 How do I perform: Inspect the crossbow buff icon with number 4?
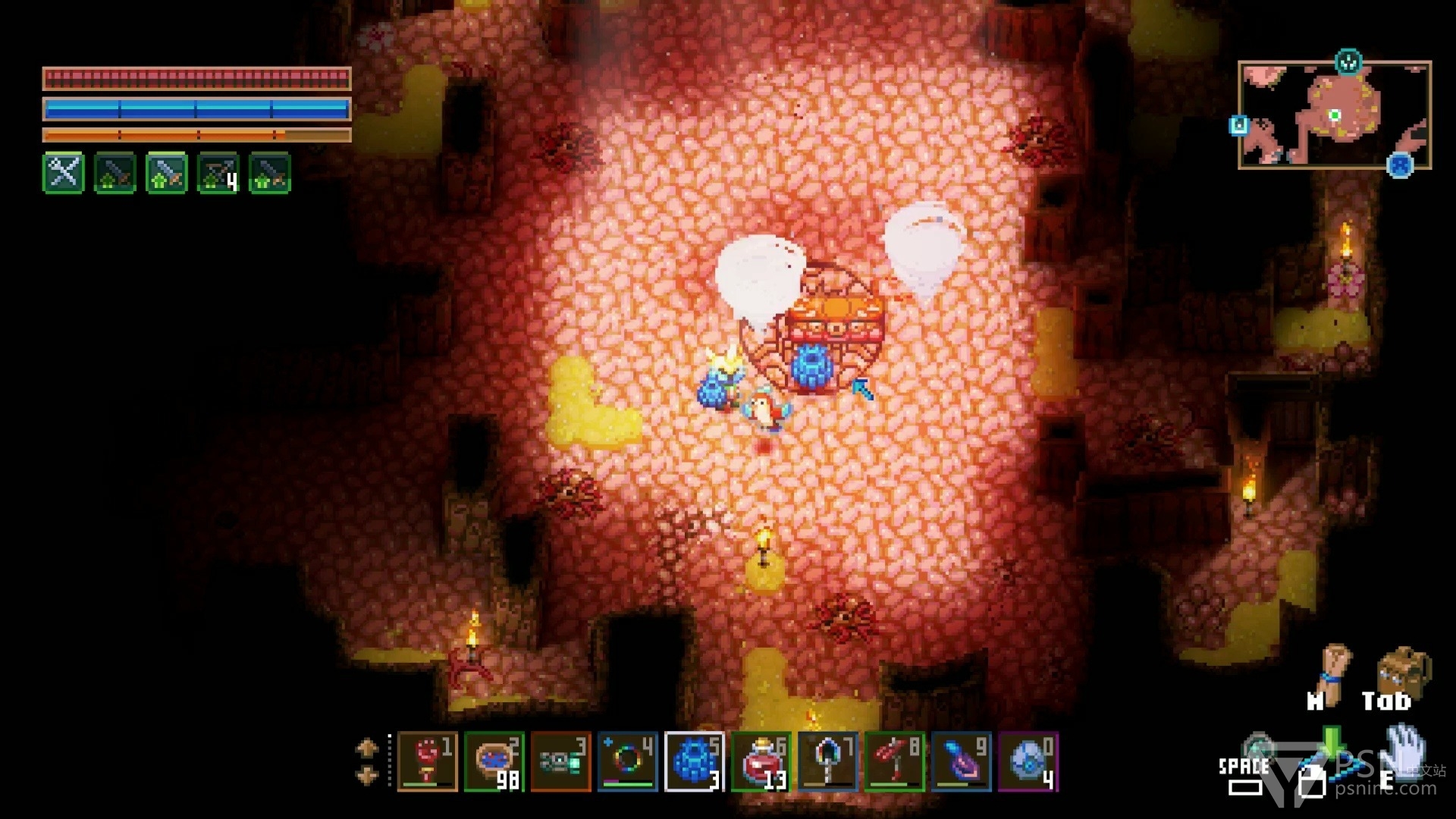[x=218, y=174]
